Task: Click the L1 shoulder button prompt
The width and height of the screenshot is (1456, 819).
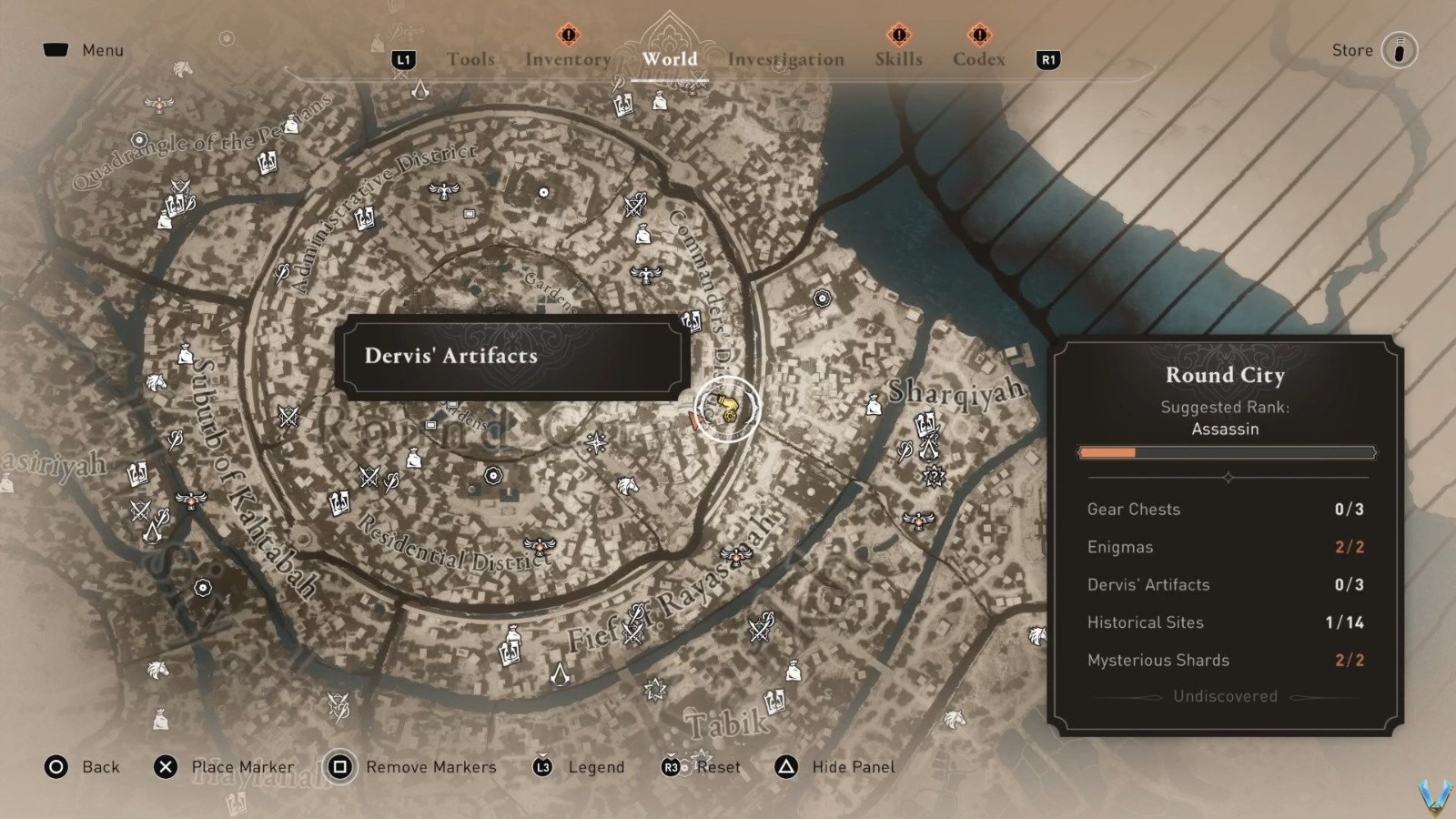Action: [x=403, y=61]
